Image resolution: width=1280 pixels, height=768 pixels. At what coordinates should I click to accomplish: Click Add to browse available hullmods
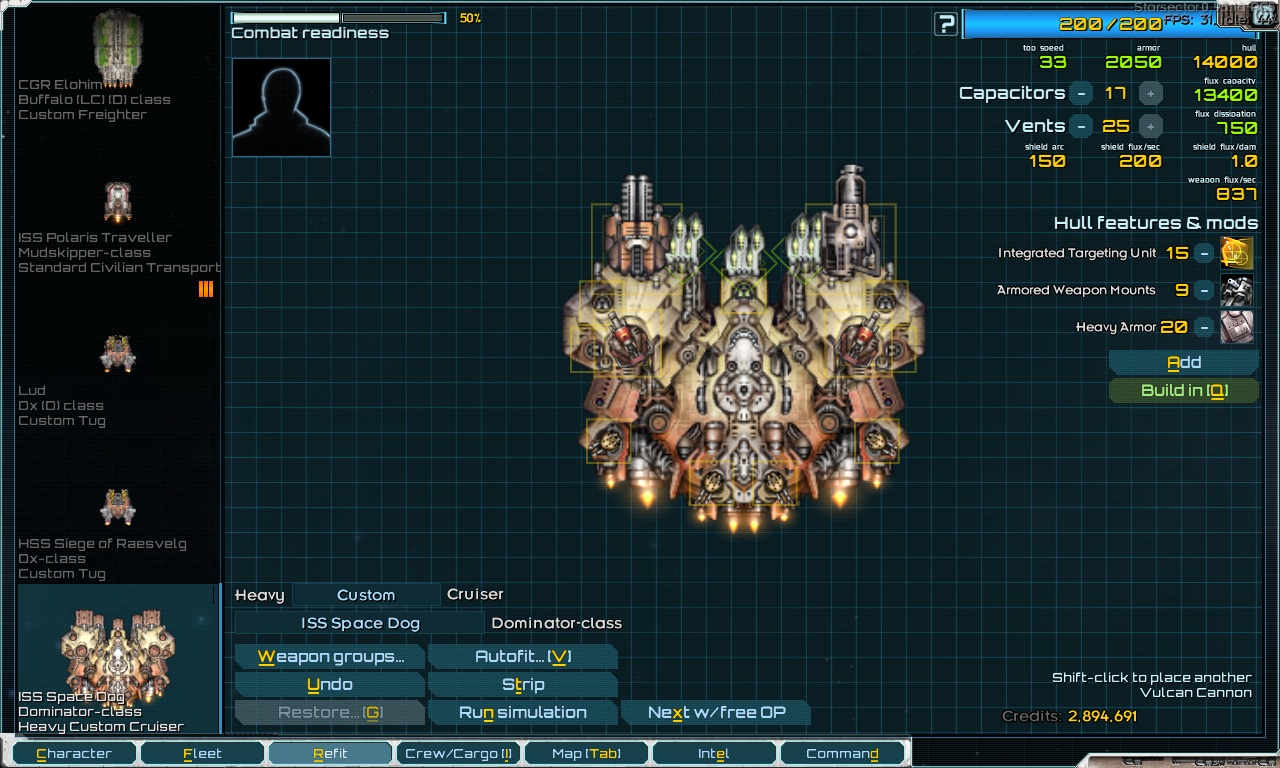click(x=1183, y=361)
